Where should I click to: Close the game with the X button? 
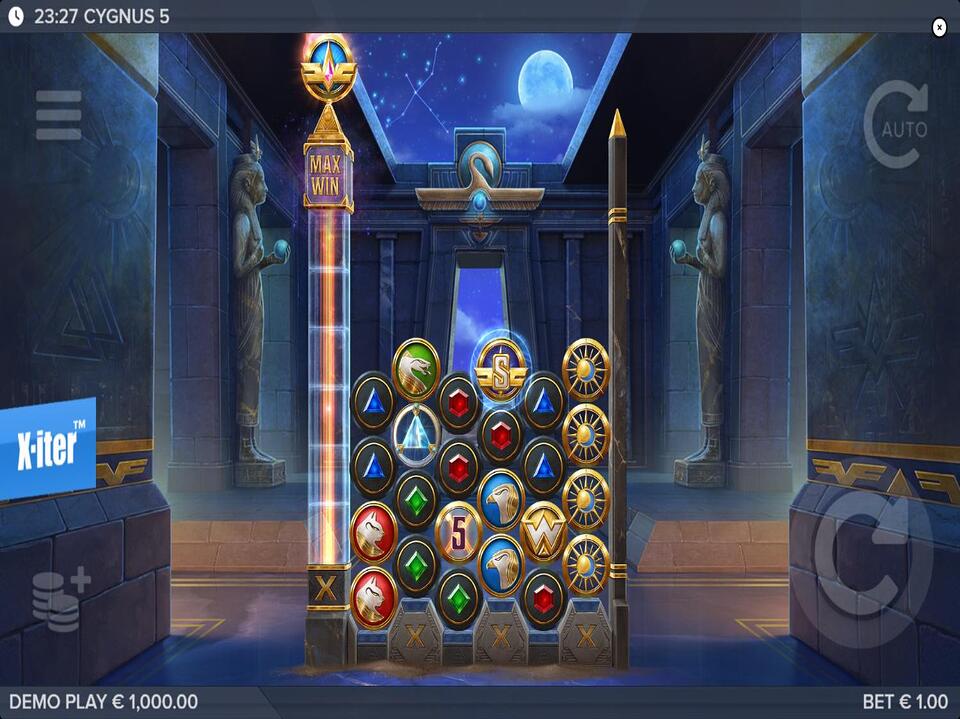pyautogui.click(x=939, y=28)
